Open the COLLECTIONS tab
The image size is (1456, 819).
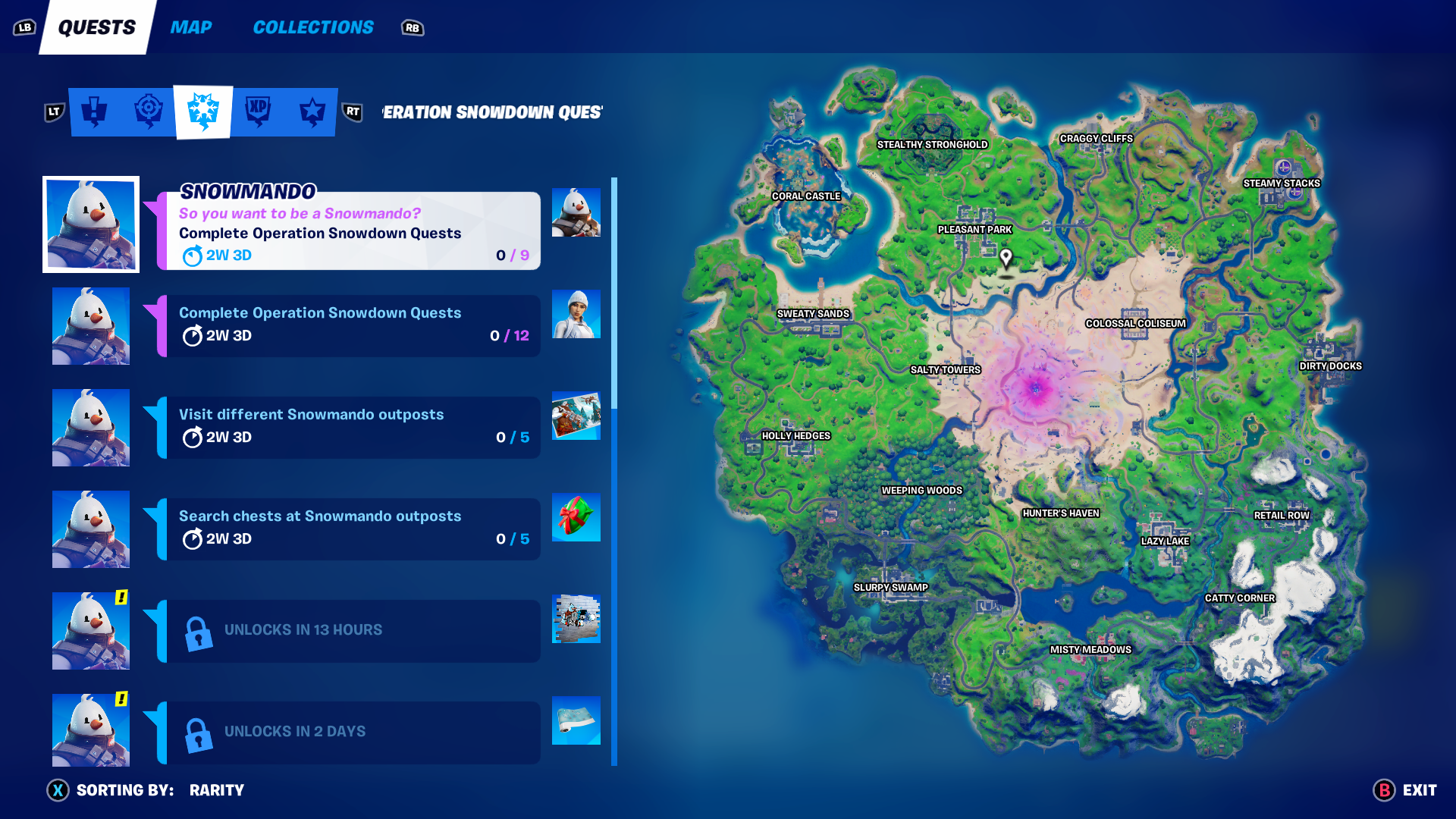(x=312, y=27)
